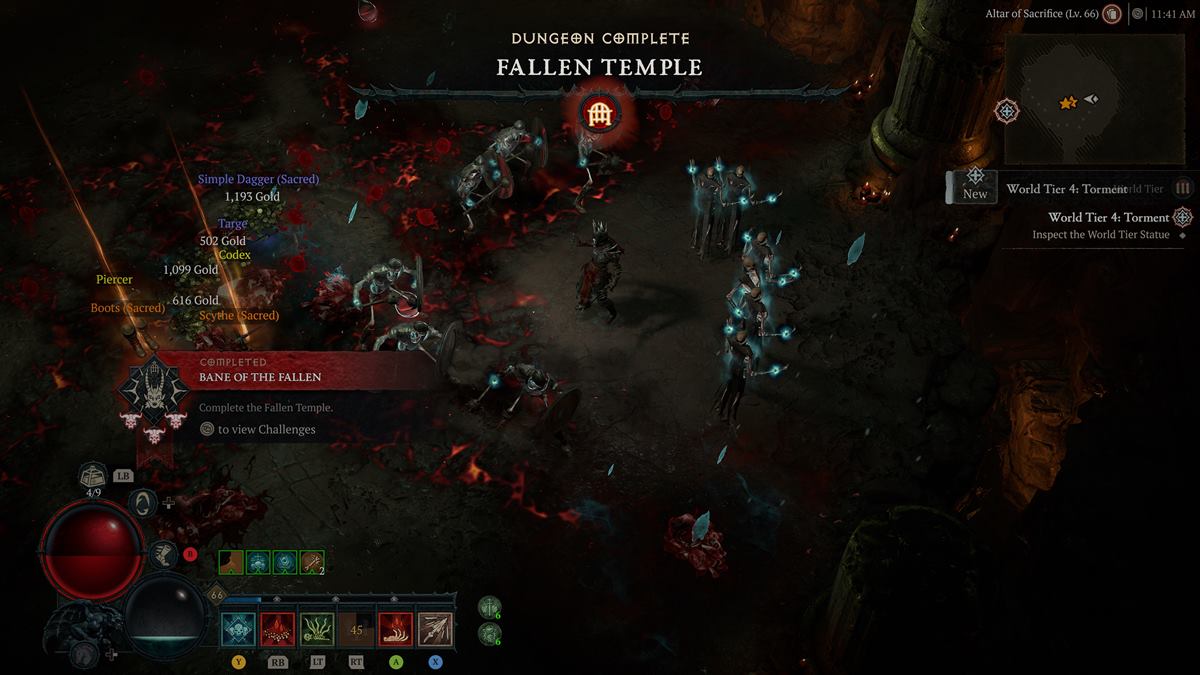Pick up the Targe loot label
The height and width of the screenshot is (675, 1200).
[233, 224]
